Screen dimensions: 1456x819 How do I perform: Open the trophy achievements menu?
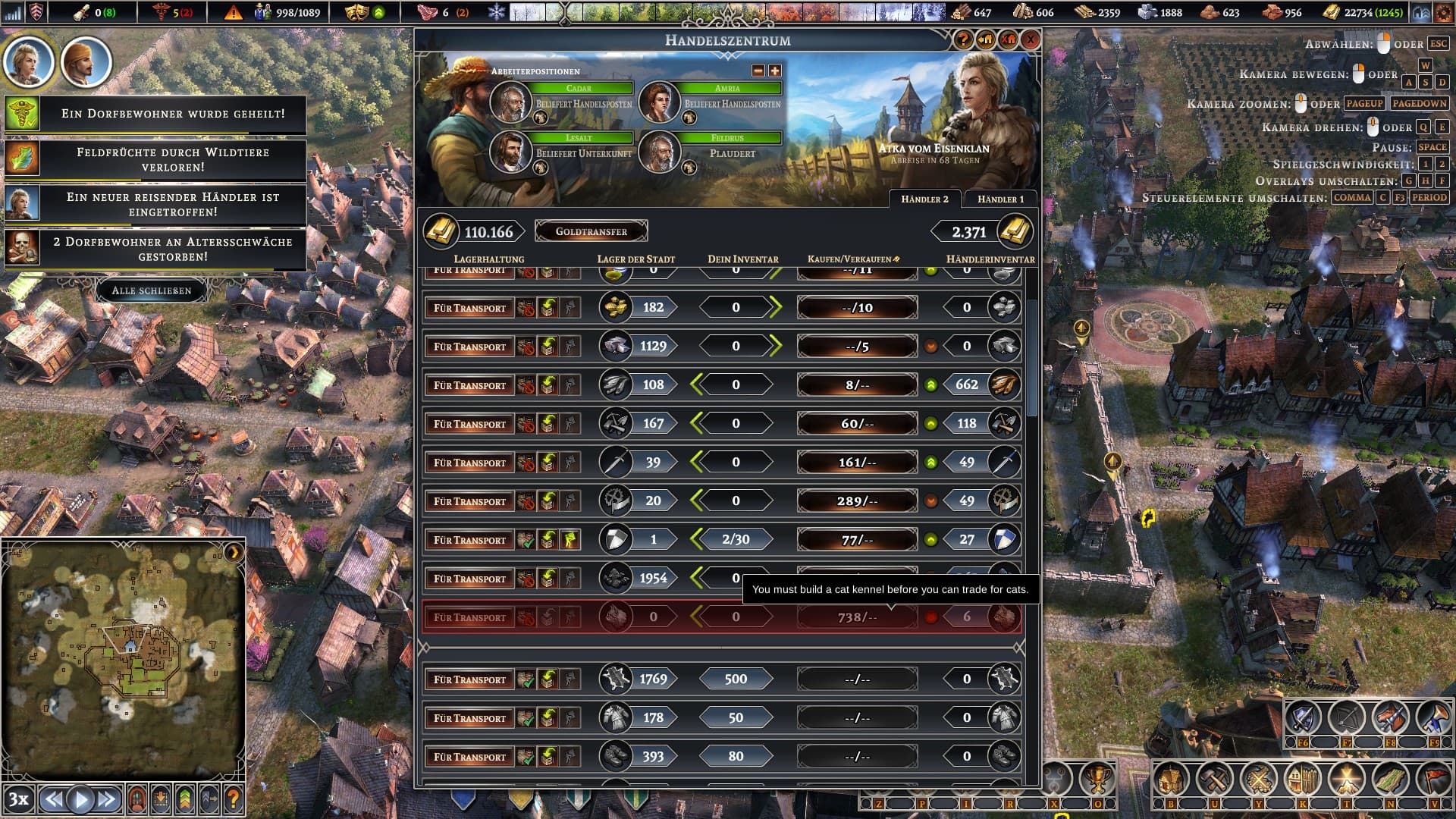(x=1097, y=778)
